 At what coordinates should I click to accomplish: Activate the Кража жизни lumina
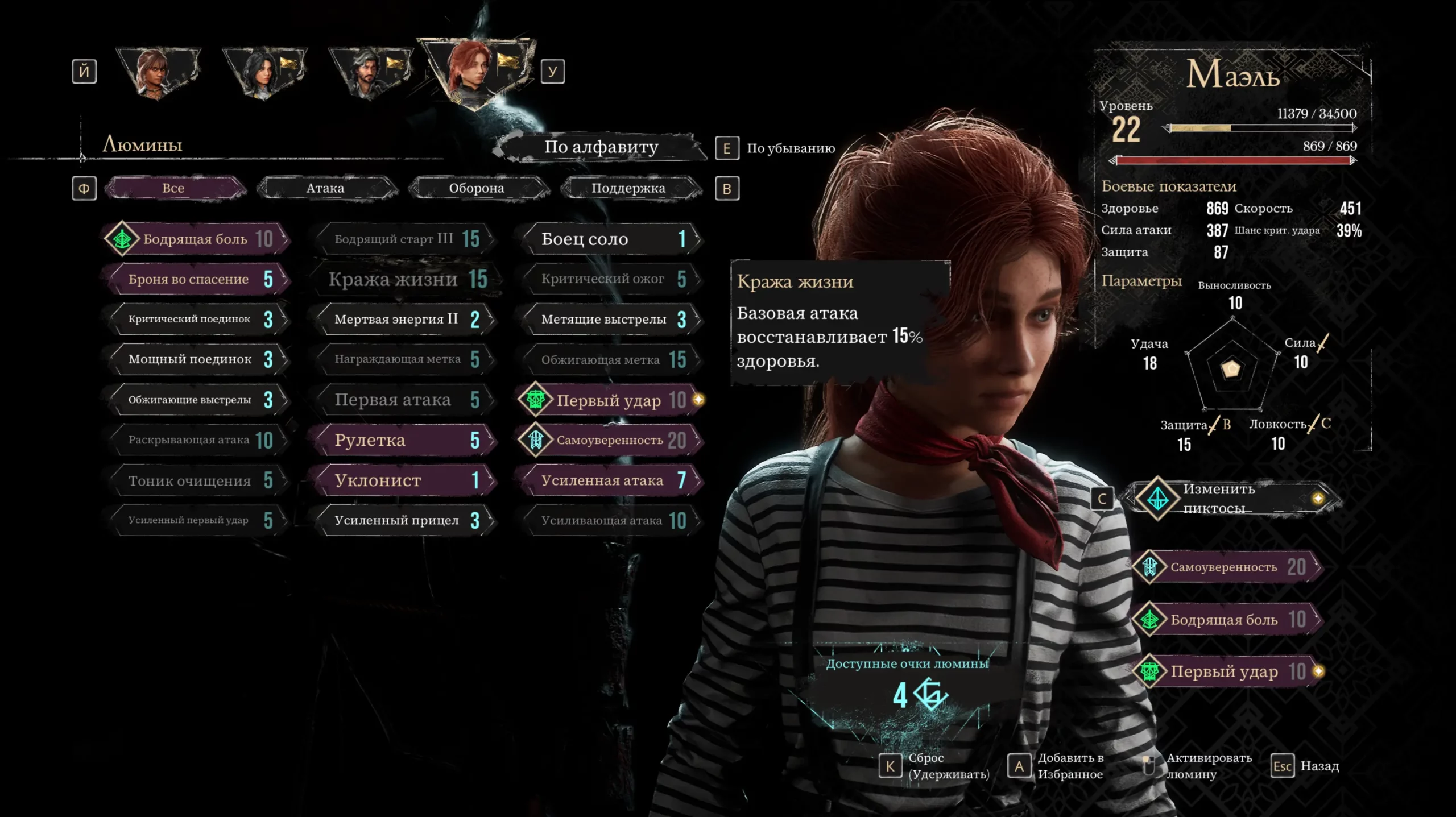click(405, 279)
